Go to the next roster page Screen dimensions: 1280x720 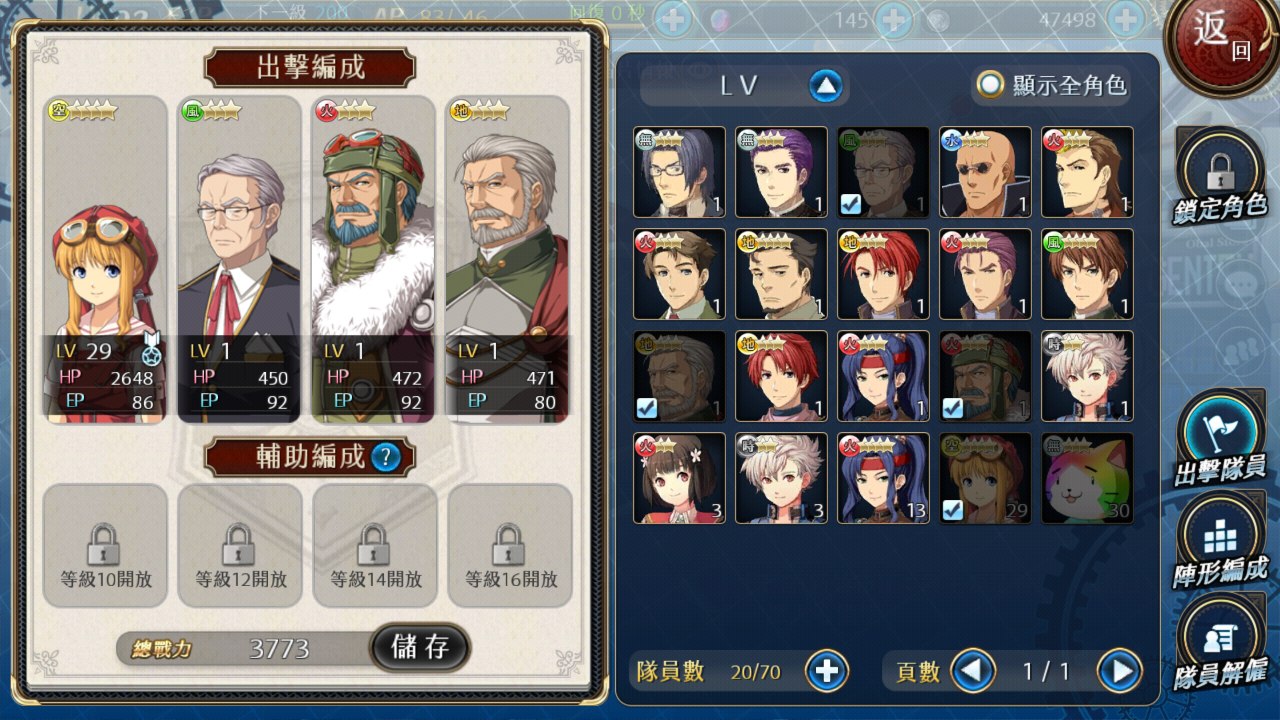1119,671
